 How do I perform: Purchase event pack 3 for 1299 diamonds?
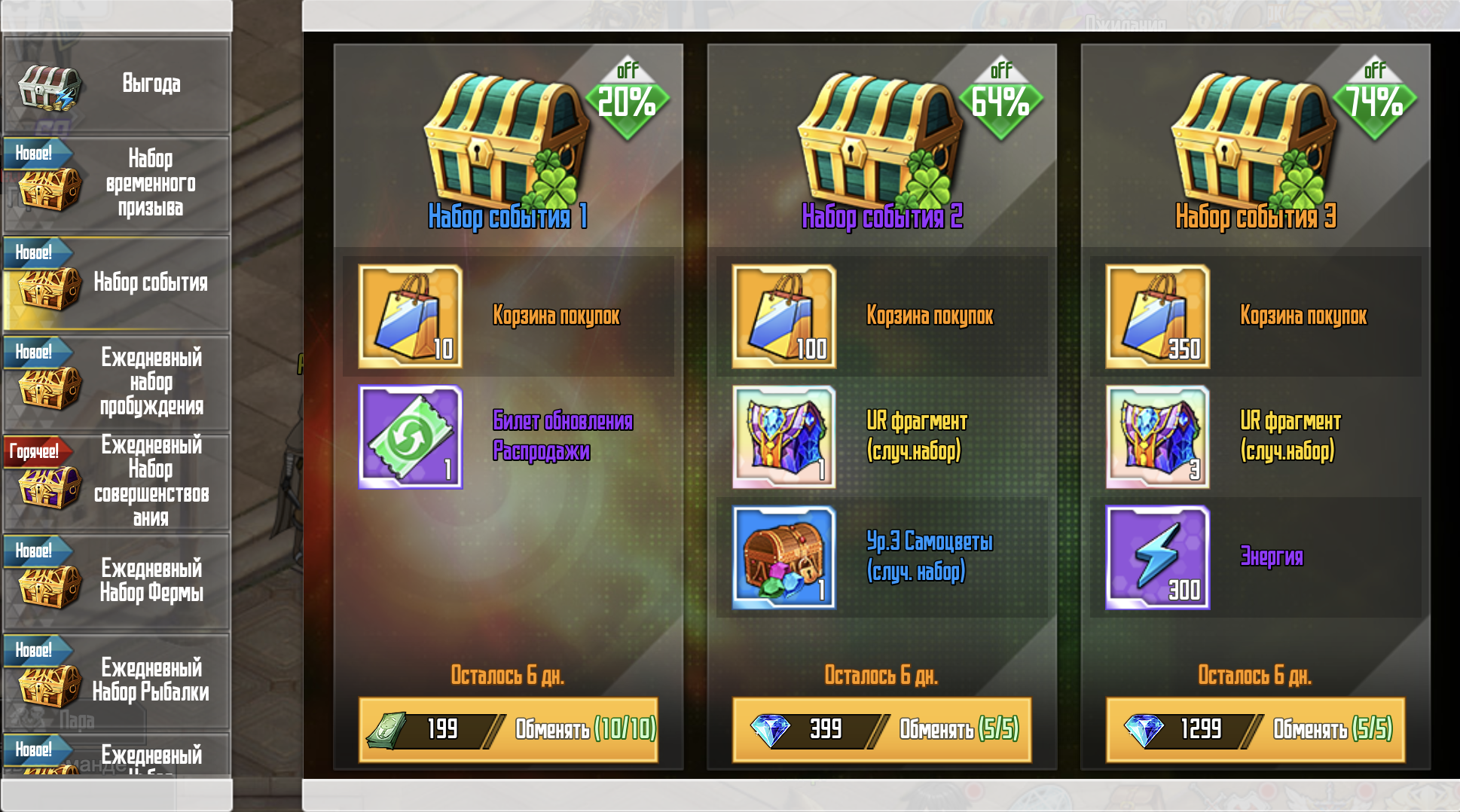[1255, 729]
